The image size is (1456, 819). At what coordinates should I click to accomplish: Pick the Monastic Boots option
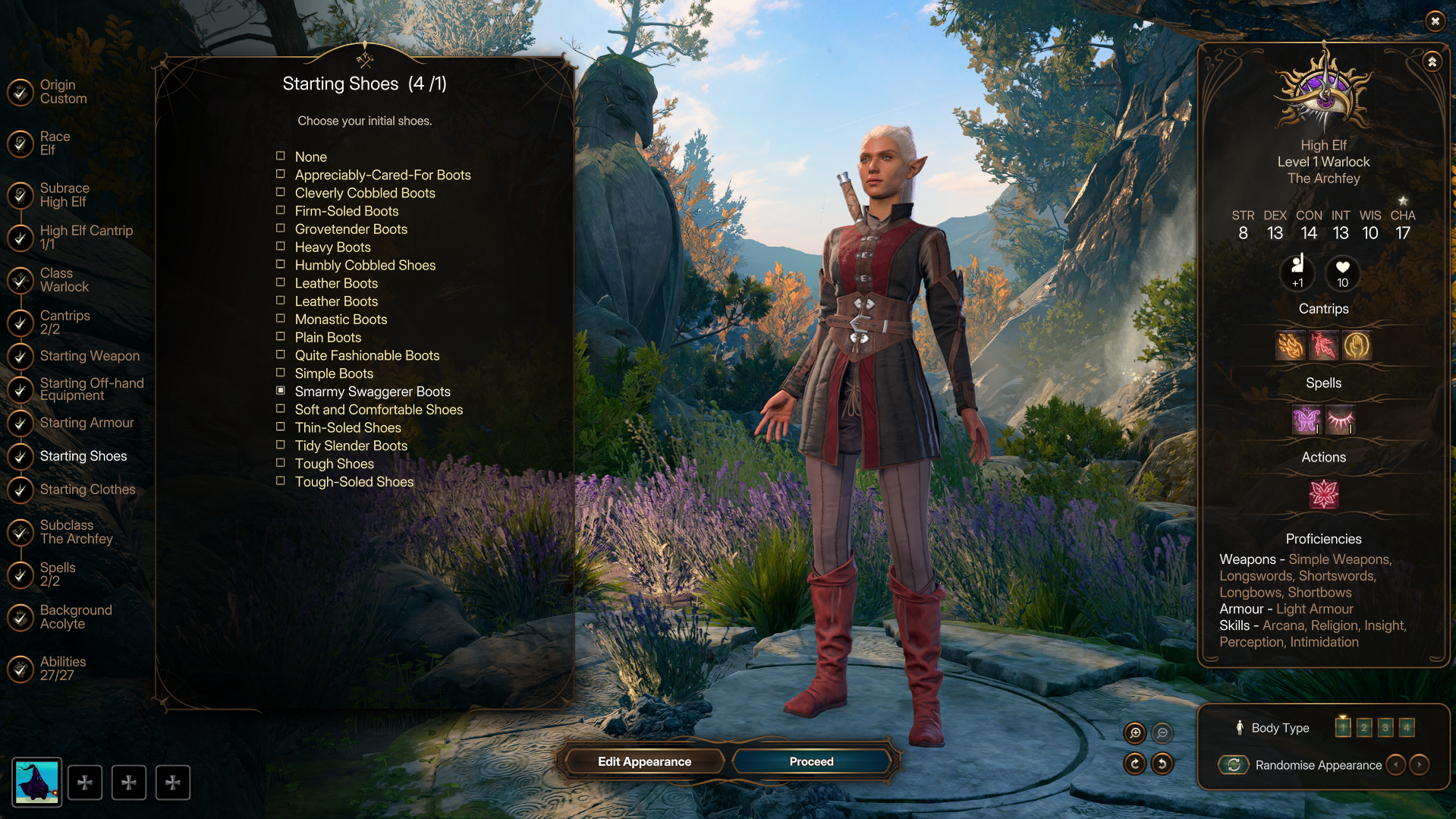(341, 320)
